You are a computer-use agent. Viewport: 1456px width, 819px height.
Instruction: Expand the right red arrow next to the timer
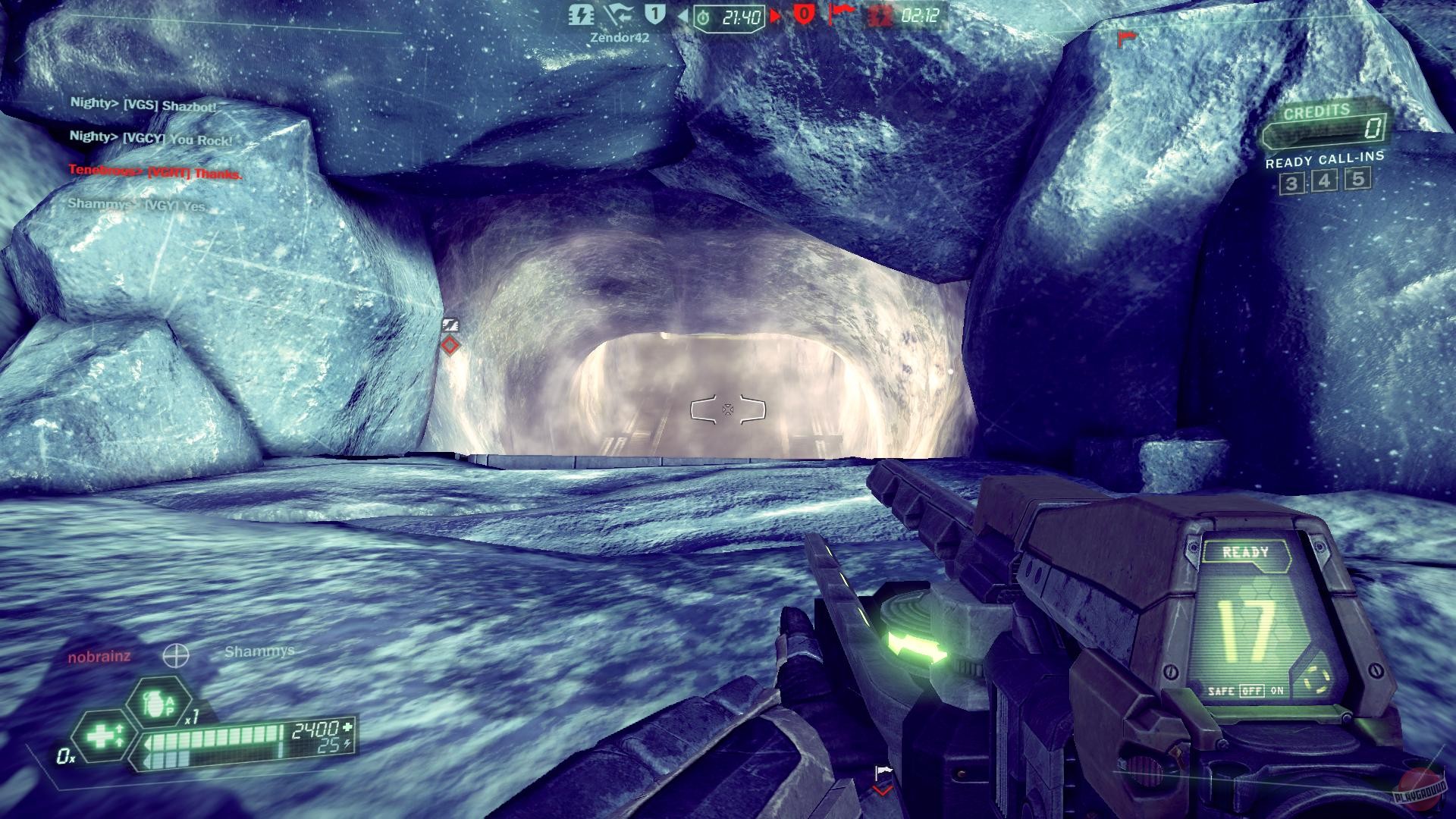click(776, 16)
